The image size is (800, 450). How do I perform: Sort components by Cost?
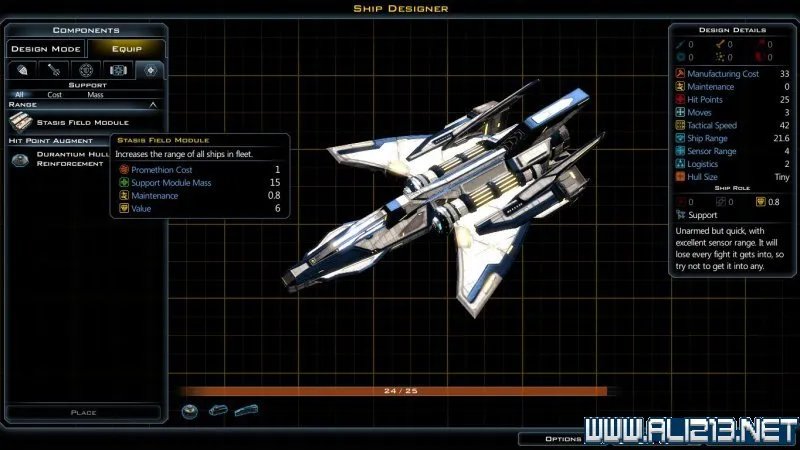(x=55, y=94)
